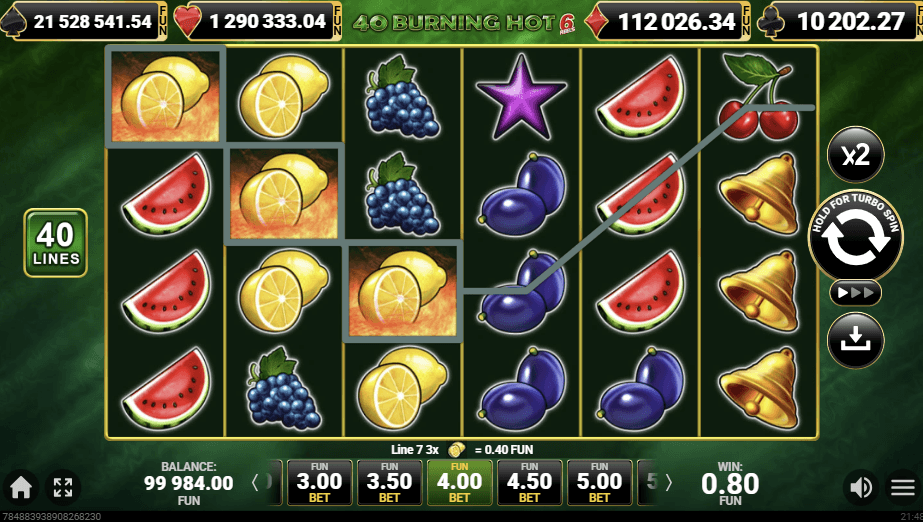
Task: Go to the home lobby
Action: [21, 488]
